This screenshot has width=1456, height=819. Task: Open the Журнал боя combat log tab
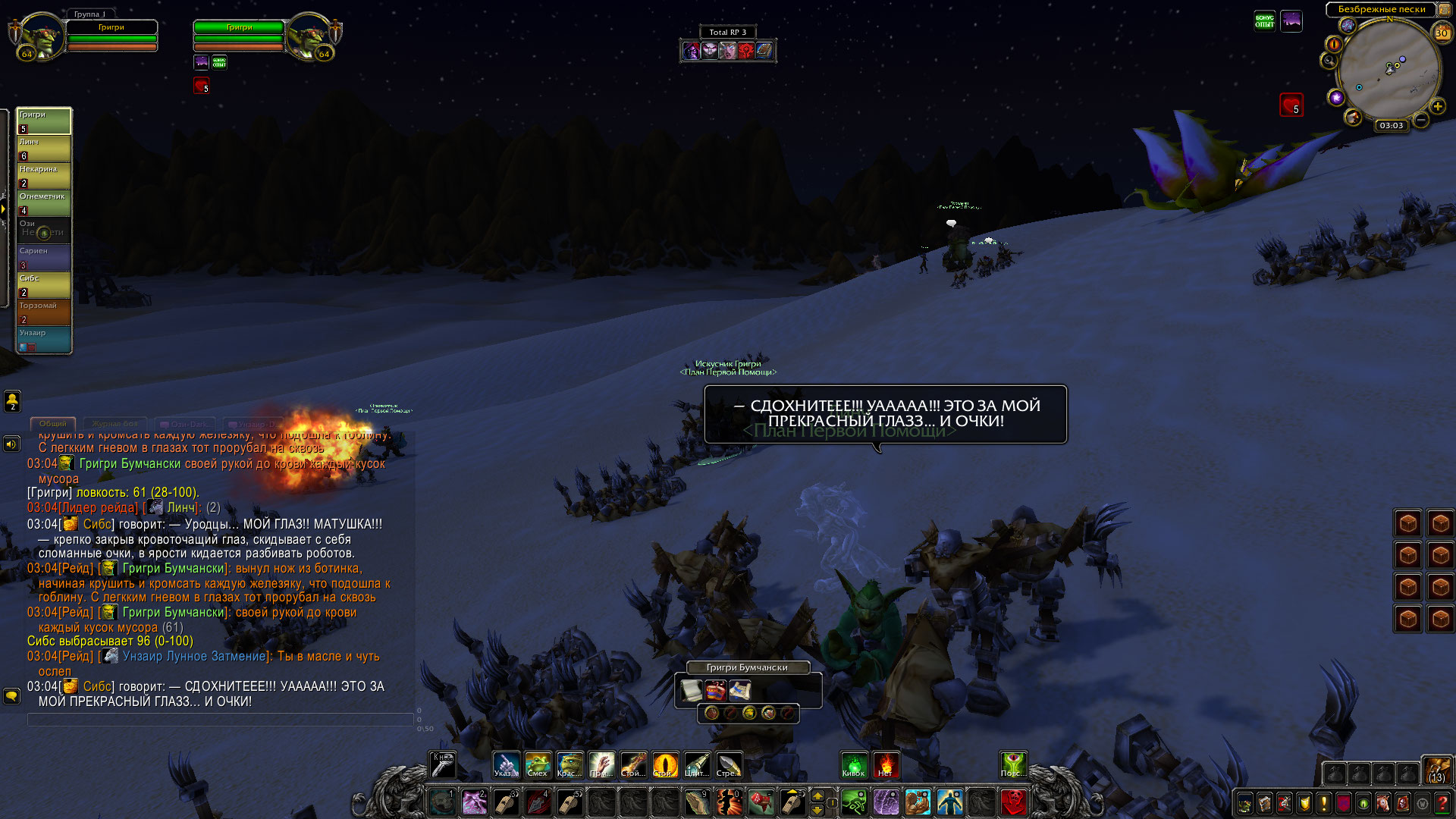tap(115, 424)
